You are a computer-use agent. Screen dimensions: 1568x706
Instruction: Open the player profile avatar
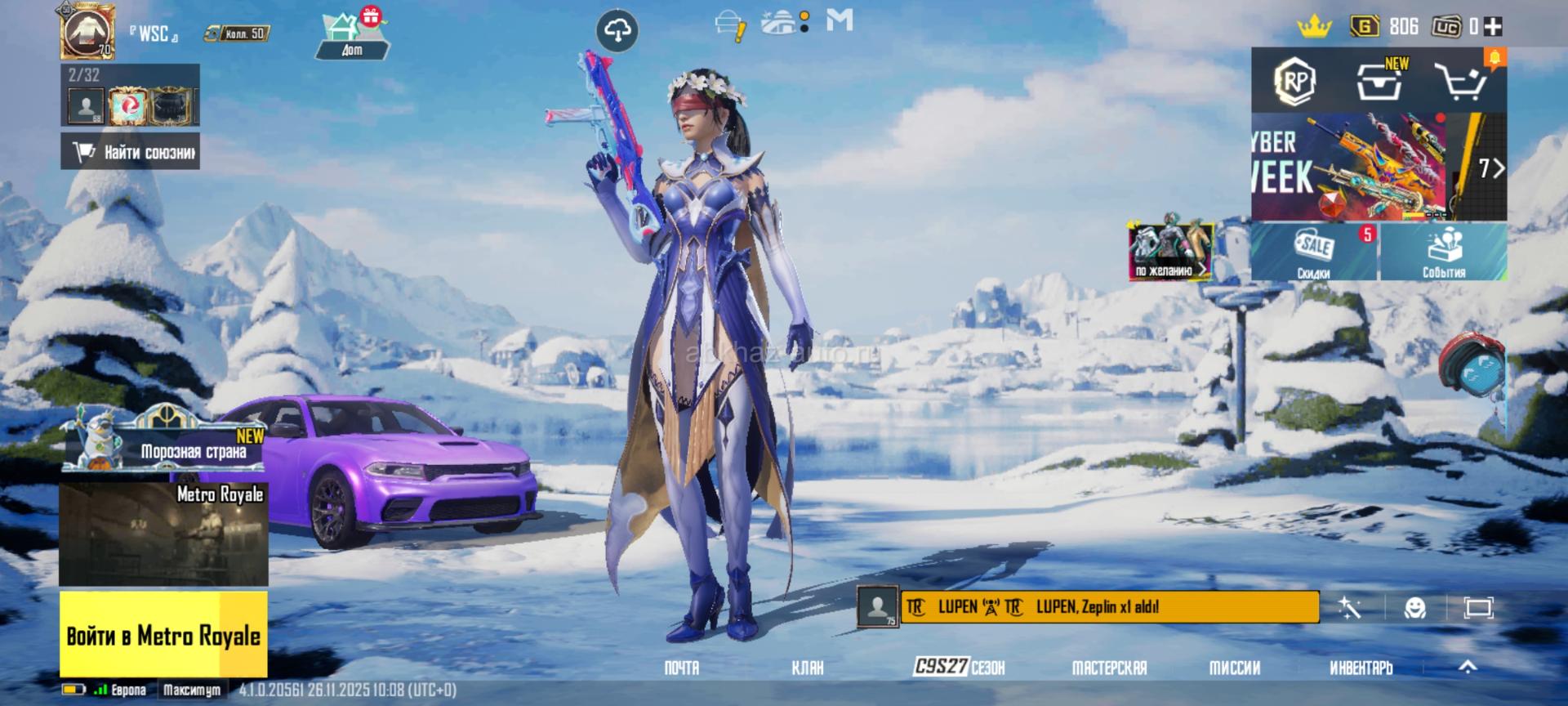(87, 31)
